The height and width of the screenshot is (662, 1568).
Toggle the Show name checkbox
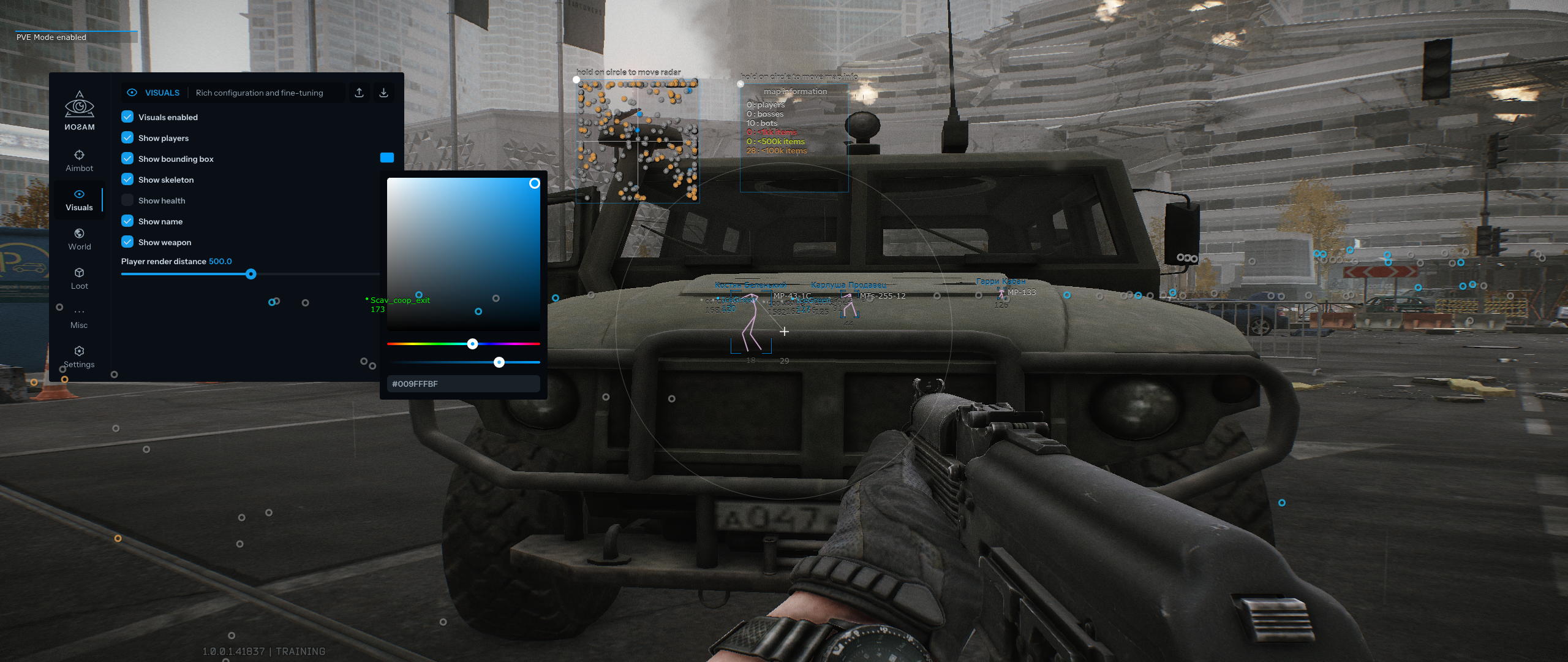(127, 221)
